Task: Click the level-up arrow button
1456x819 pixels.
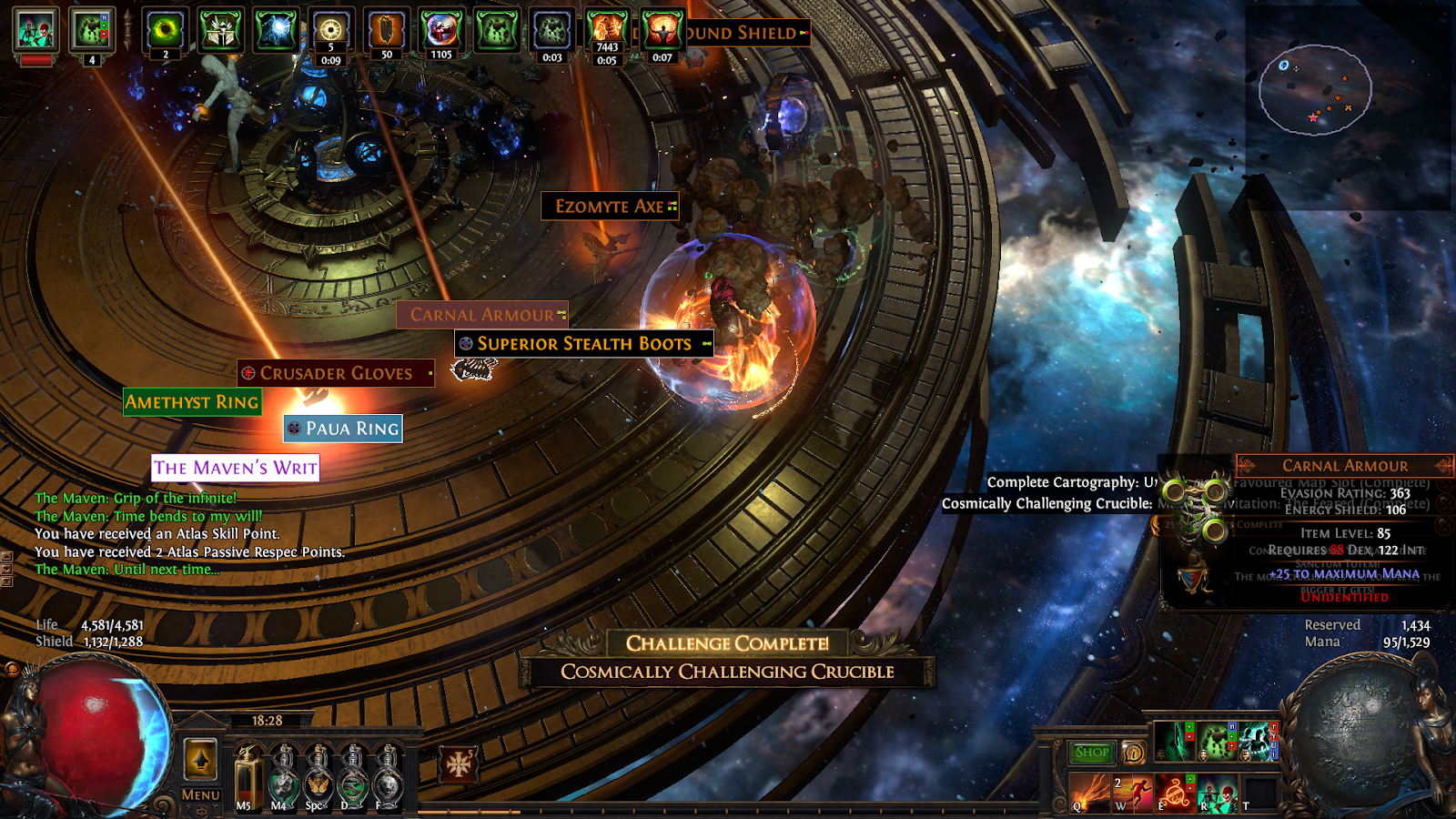Action: (200, 759)
